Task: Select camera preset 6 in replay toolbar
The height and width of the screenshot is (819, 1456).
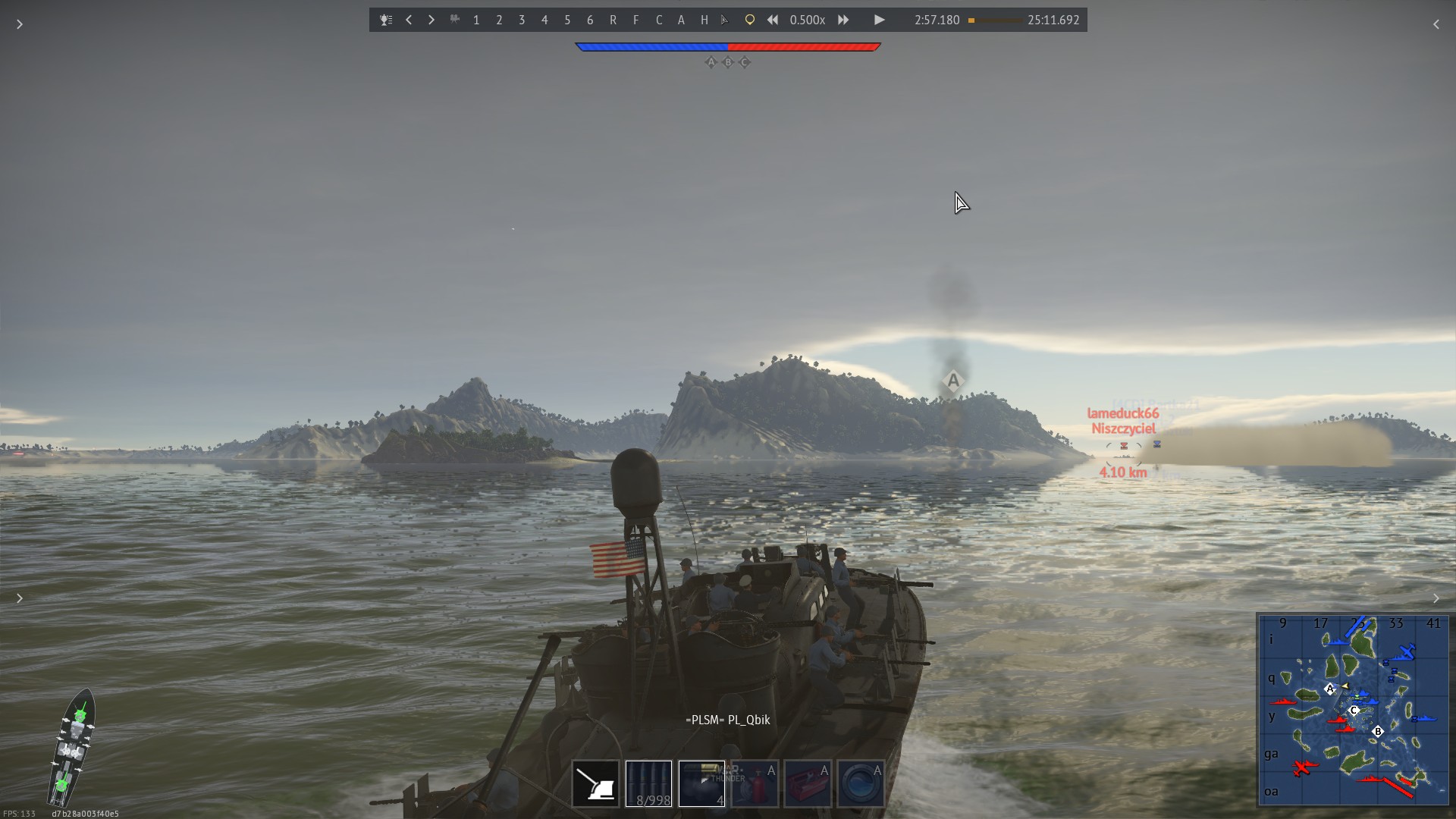Action: [x=590, y=20]
